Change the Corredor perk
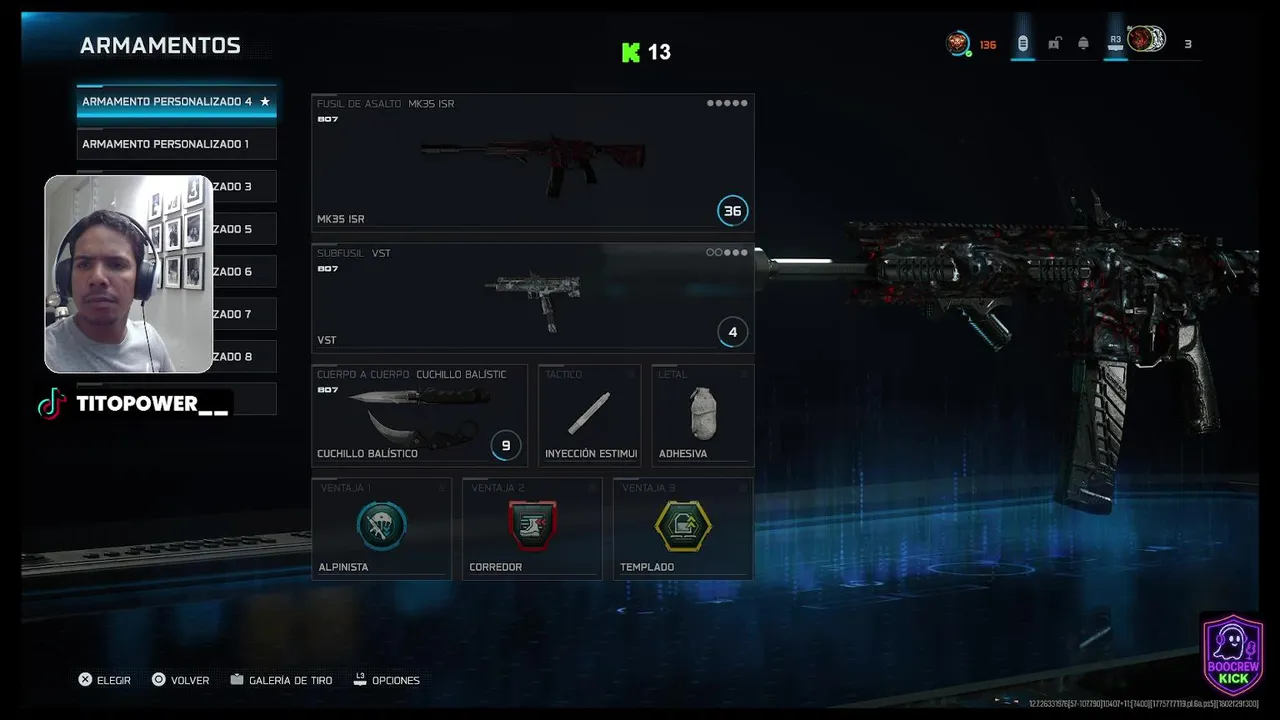This screenshot has height=720, width=1280. [532, 528]
